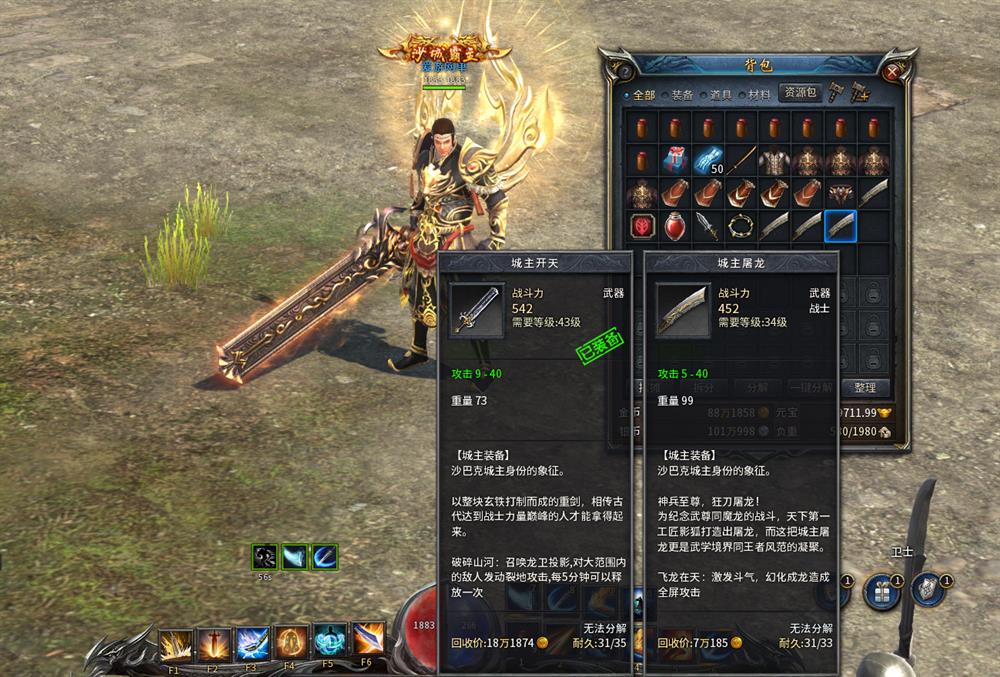
Task: Open the 资源包 resource pack
Action: click(800, 93)
